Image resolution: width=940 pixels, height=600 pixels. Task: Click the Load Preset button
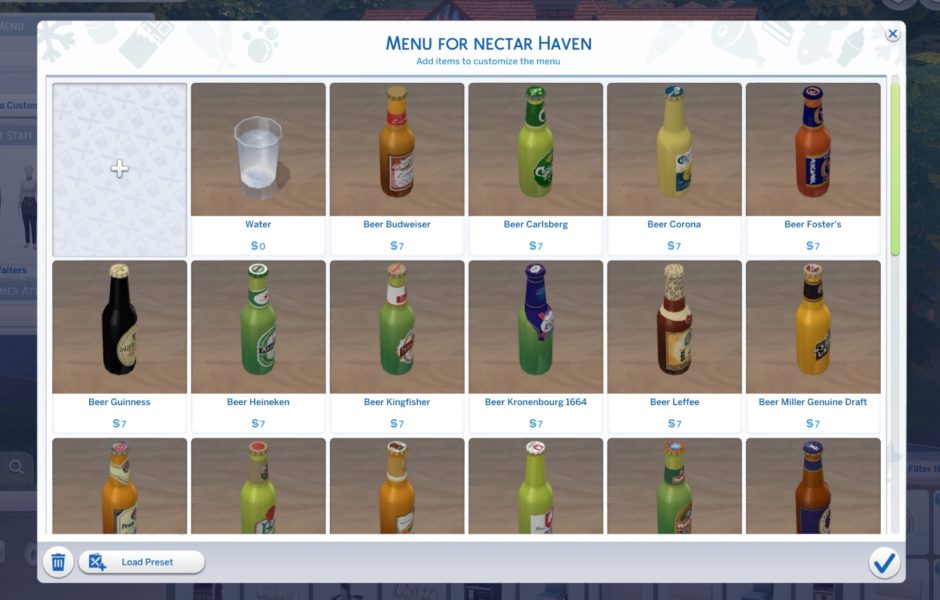pyautogui.click(x=142, y=562)
